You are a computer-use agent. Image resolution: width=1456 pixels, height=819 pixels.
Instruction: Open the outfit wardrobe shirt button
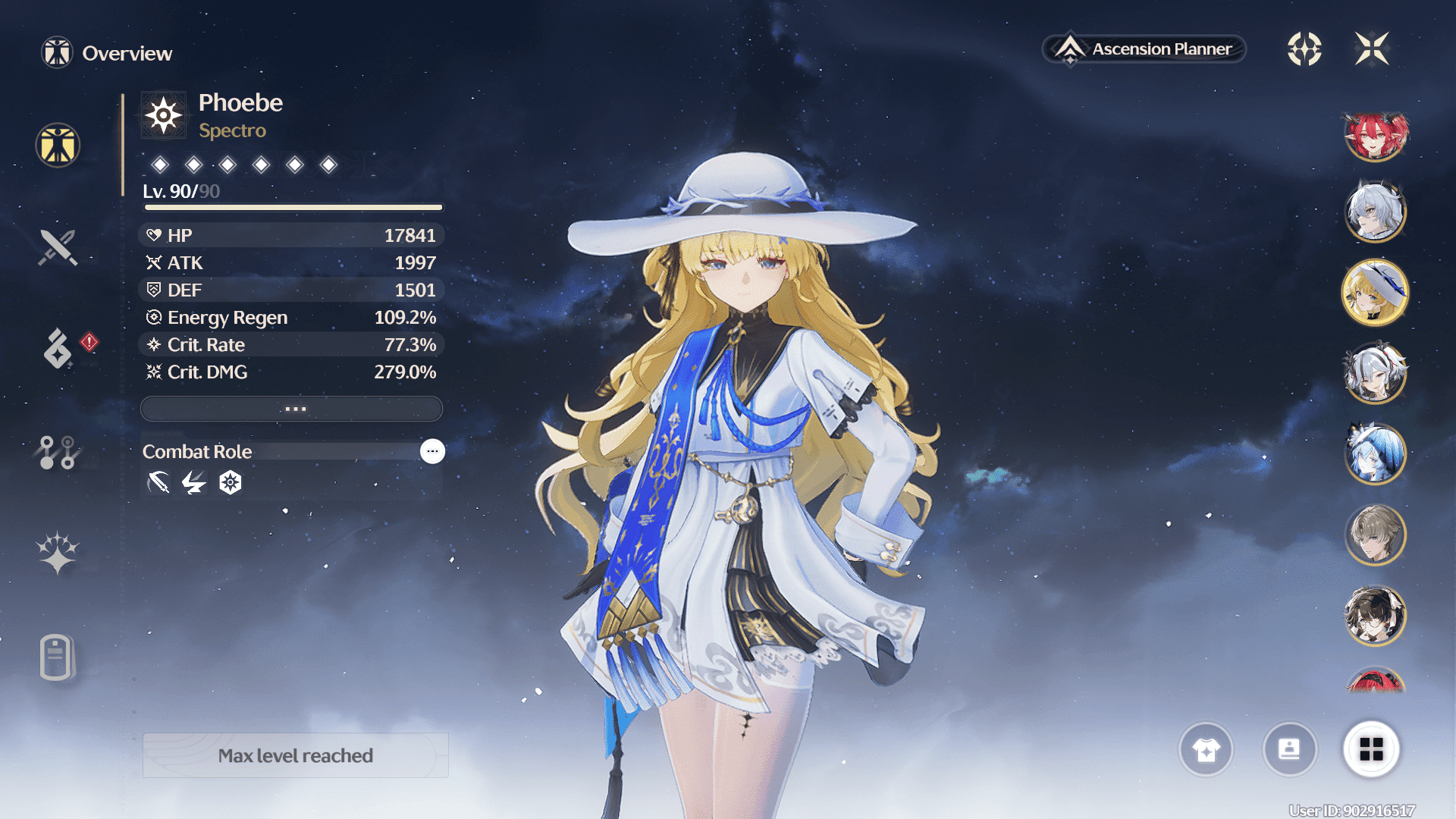pos(1206,749)
